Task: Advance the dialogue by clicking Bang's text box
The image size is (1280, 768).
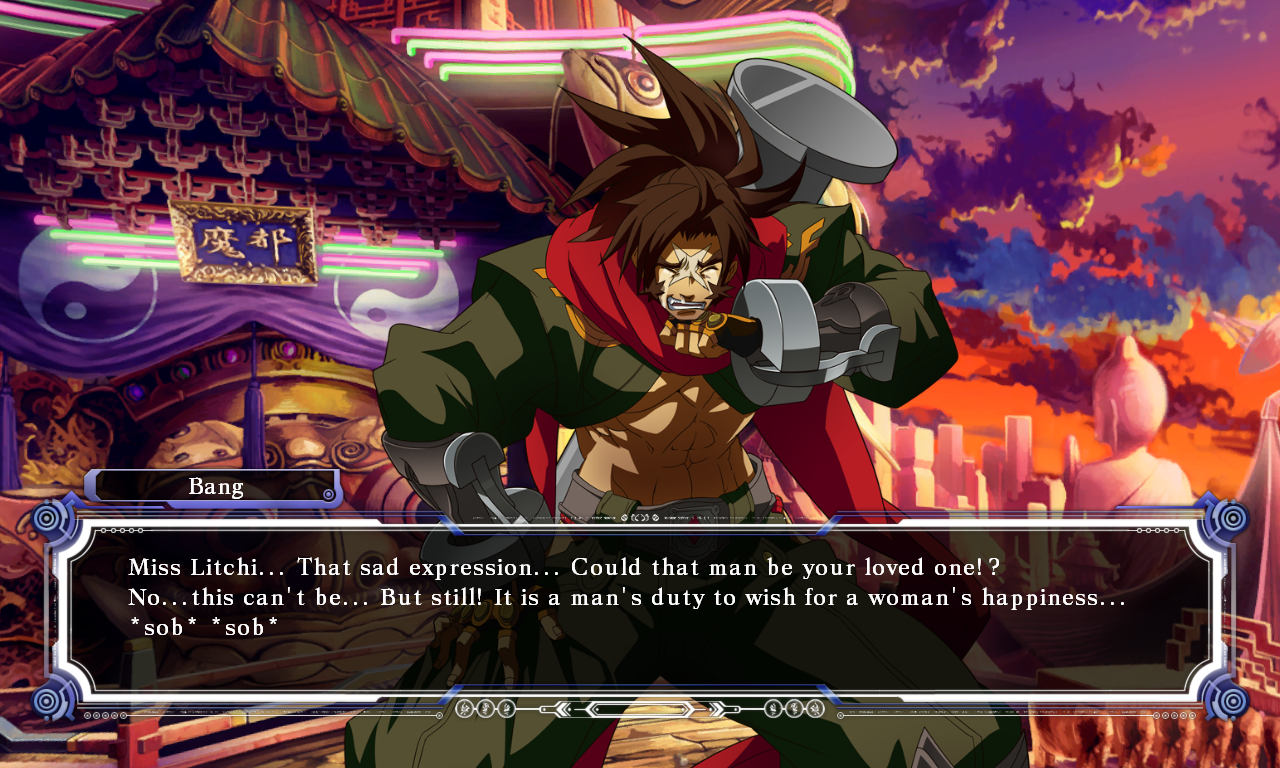Action: tap(640, 610)
